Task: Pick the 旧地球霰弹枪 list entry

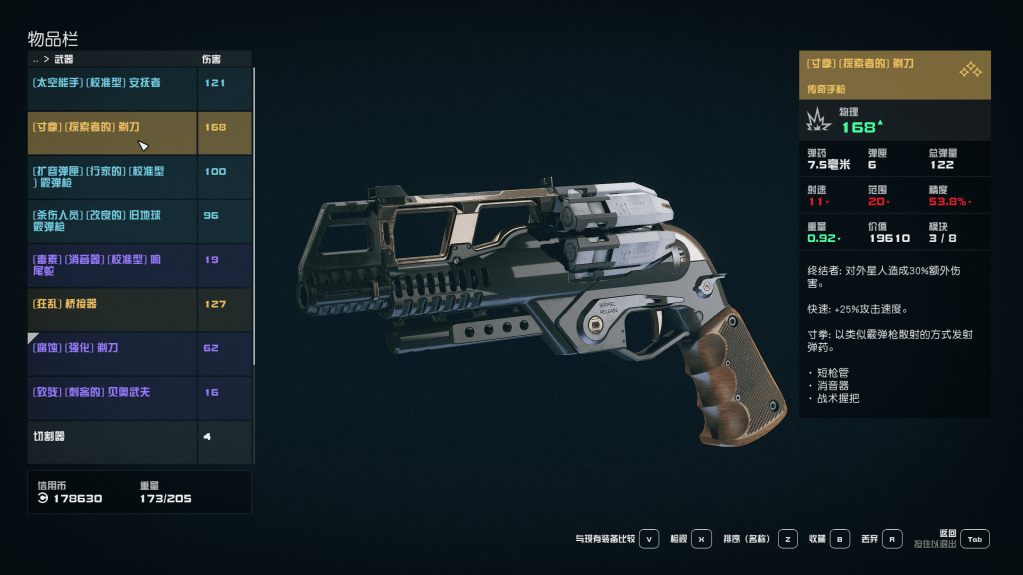Action: pyautogui.click(x=112, y=221)
